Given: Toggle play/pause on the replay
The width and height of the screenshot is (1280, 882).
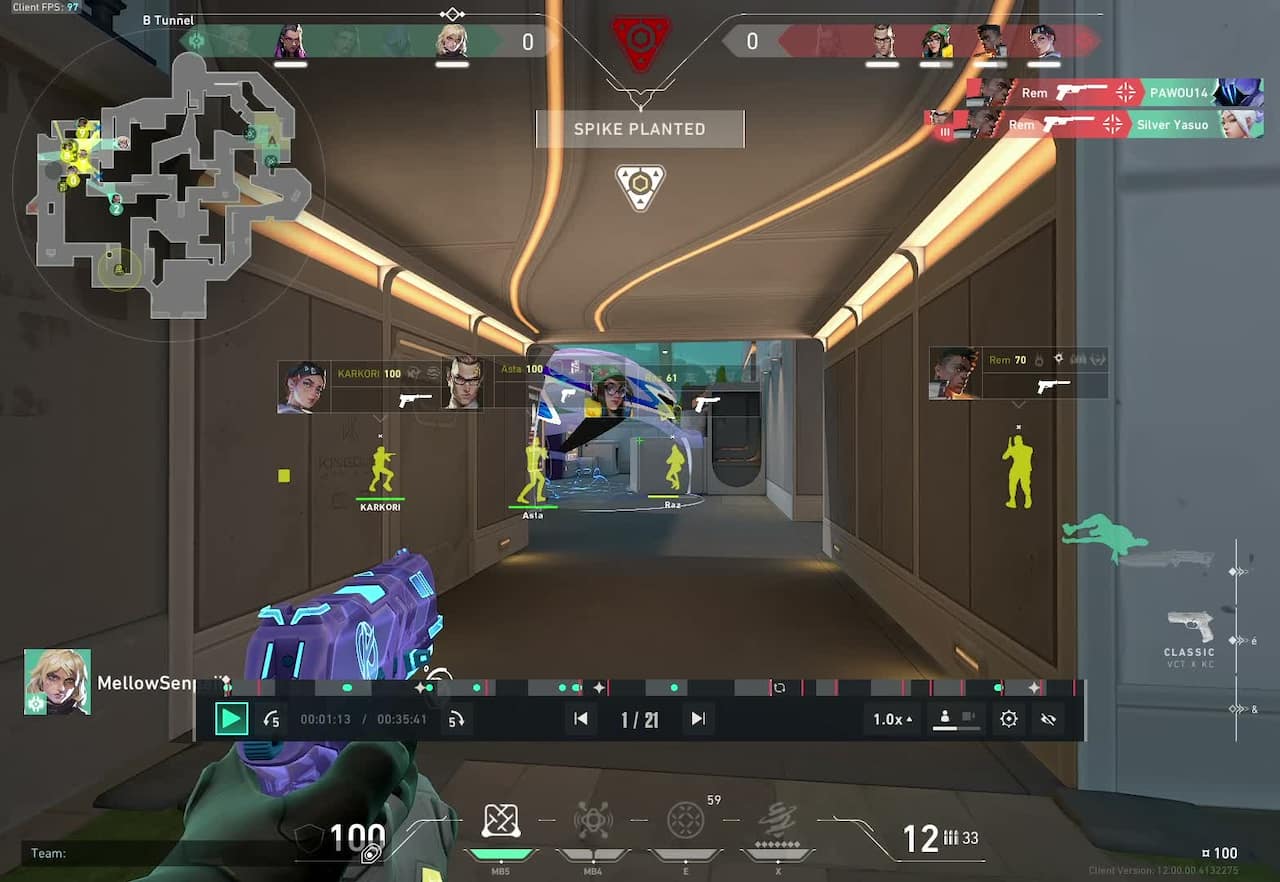Looking at the screenshot, I should coord(232,718).
